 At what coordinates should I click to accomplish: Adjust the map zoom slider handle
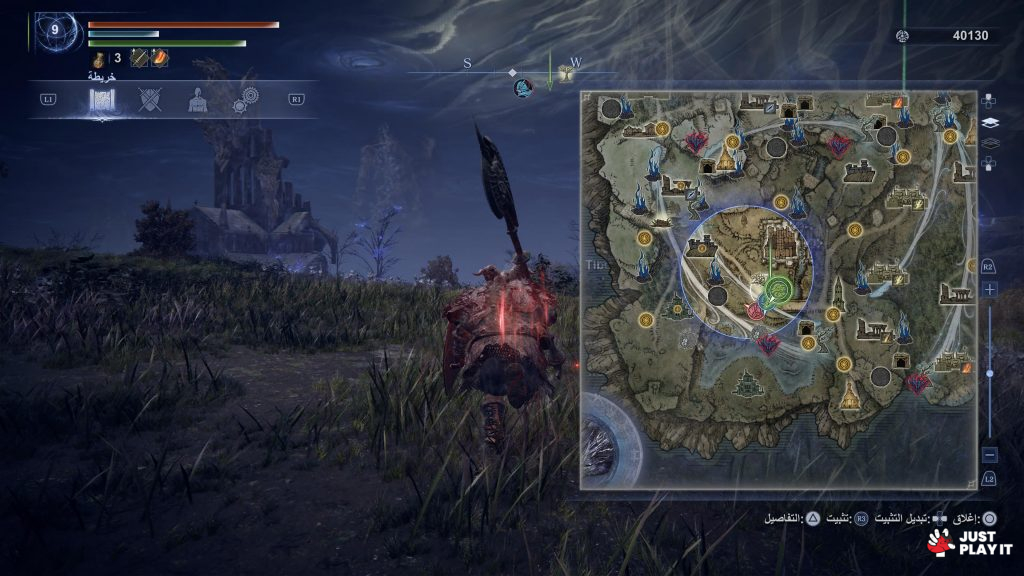pyautogui.click(x=989, y=373)
